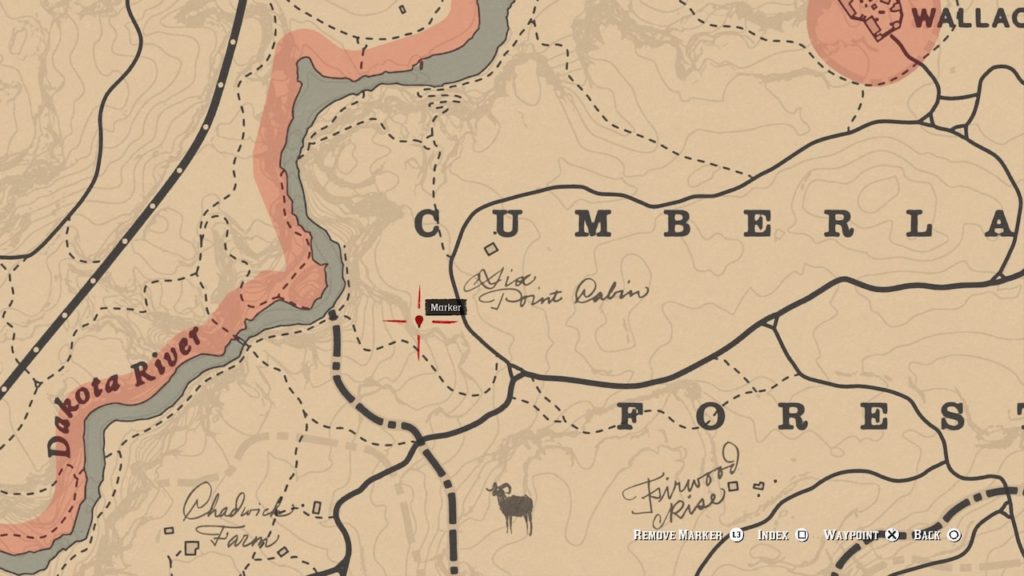Click the ram animal icon on the map

[511, 506]
